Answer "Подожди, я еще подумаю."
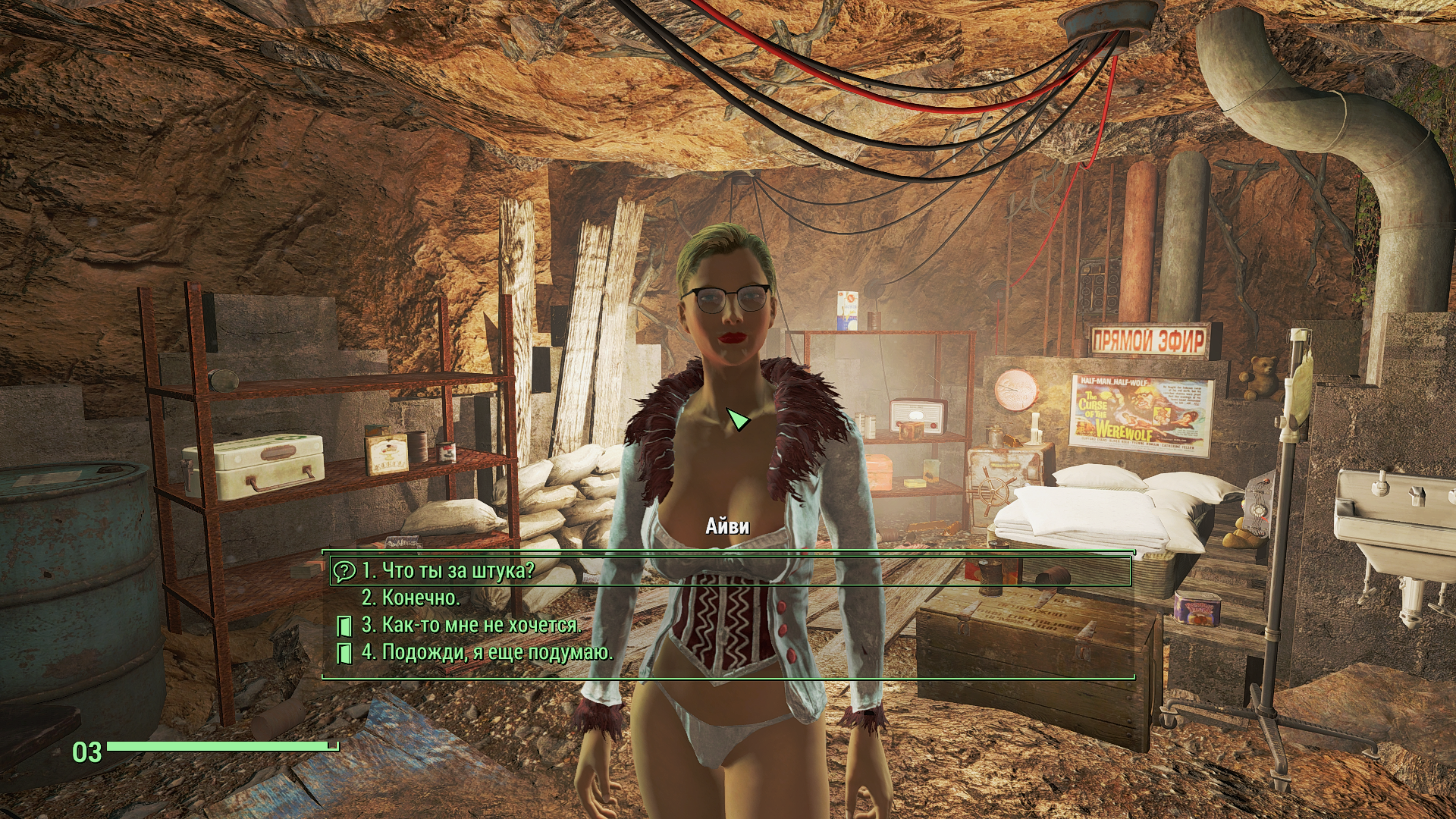 point(486,652)
